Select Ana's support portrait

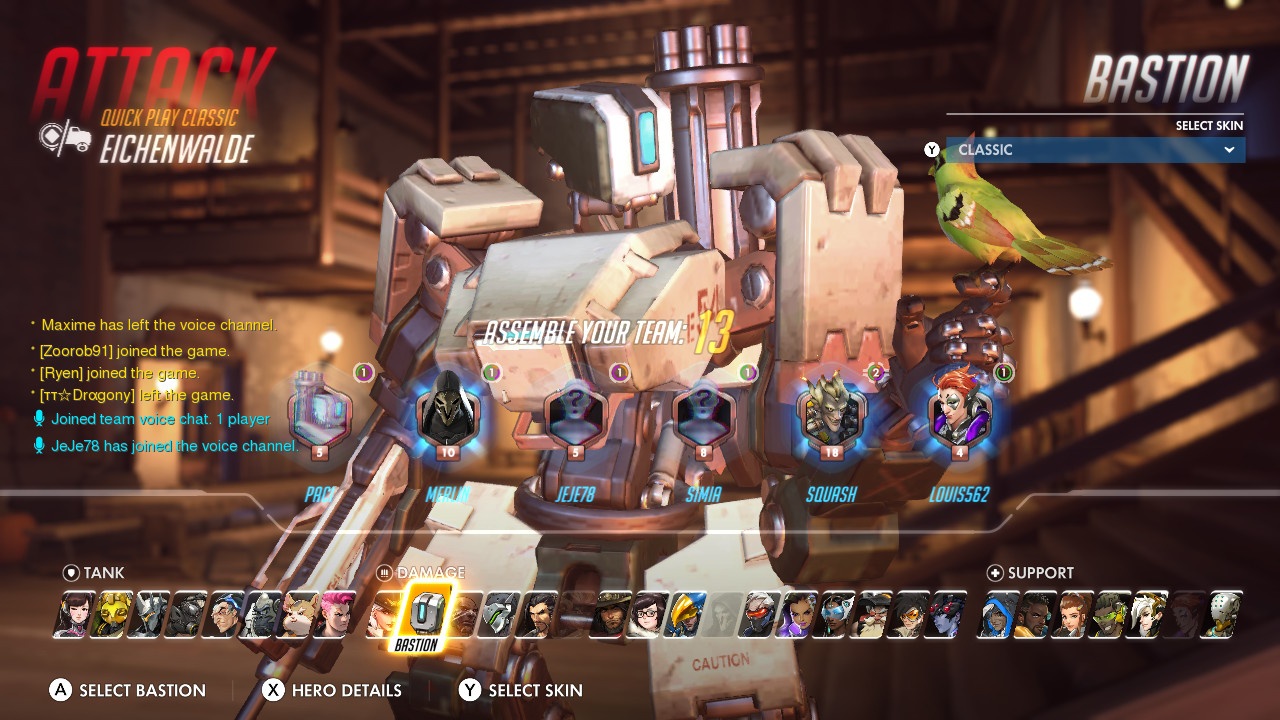998,613
